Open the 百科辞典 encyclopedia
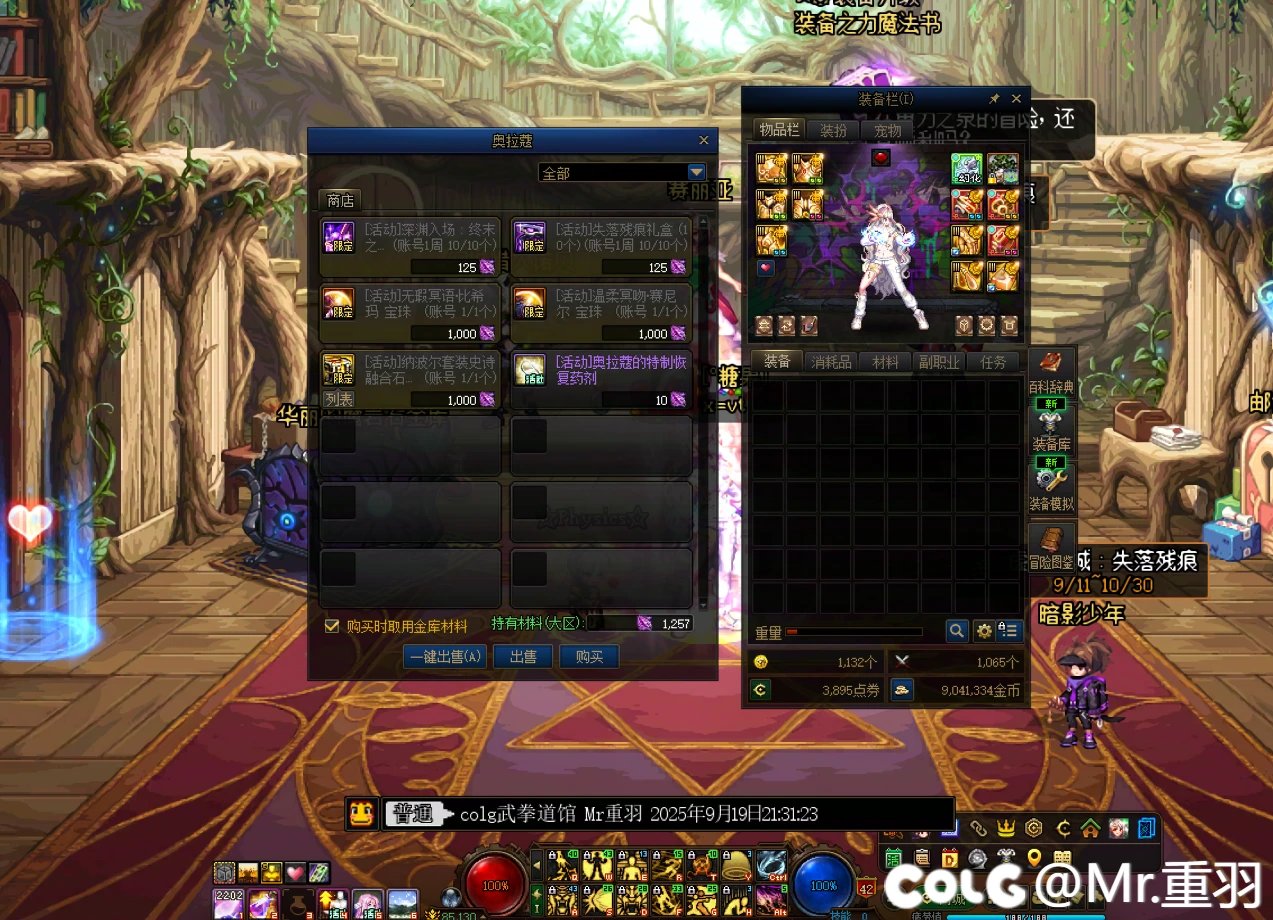The image size is (1273, 920). pyautogui.click(x=1051, y=371)
